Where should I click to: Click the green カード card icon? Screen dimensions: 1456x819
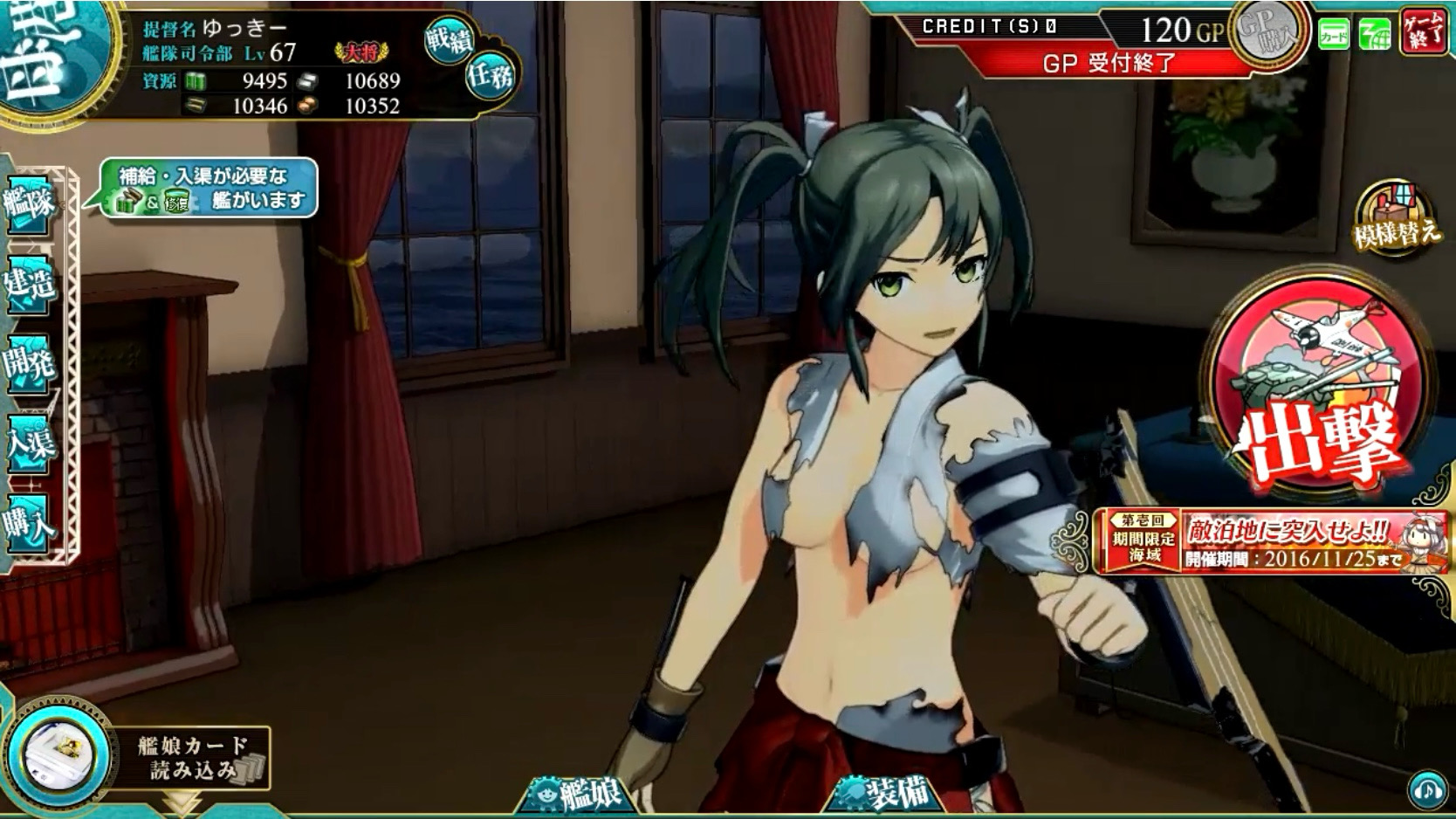[x=1333, y=35]
